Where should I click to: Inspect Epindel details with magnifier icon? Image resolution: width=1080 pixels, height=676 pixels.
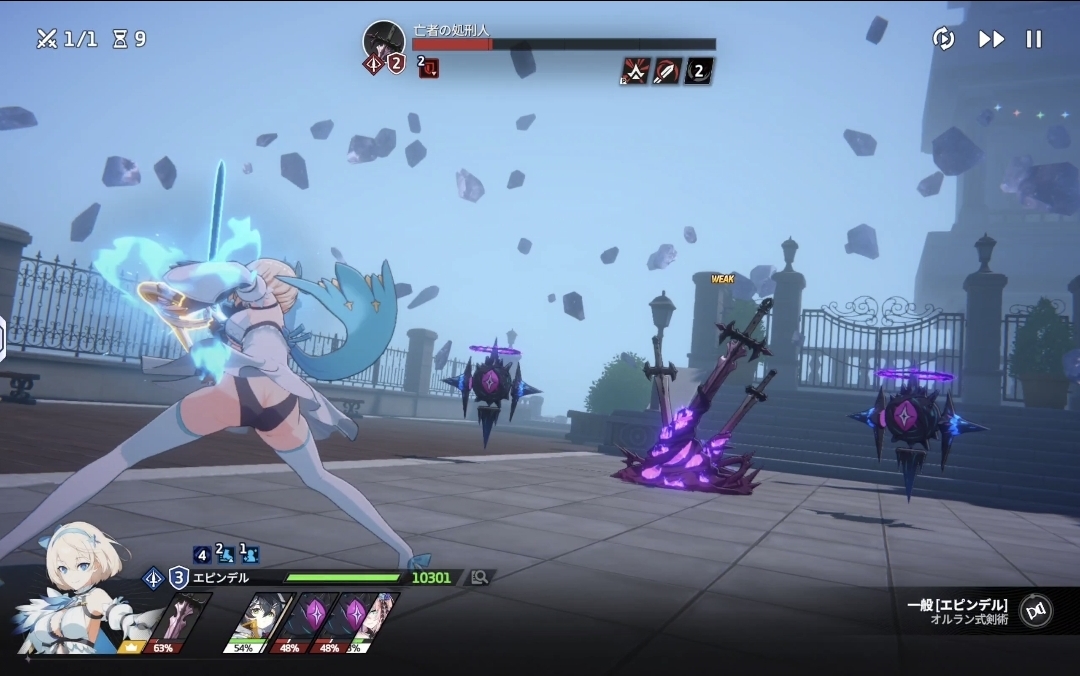point(480,577)
